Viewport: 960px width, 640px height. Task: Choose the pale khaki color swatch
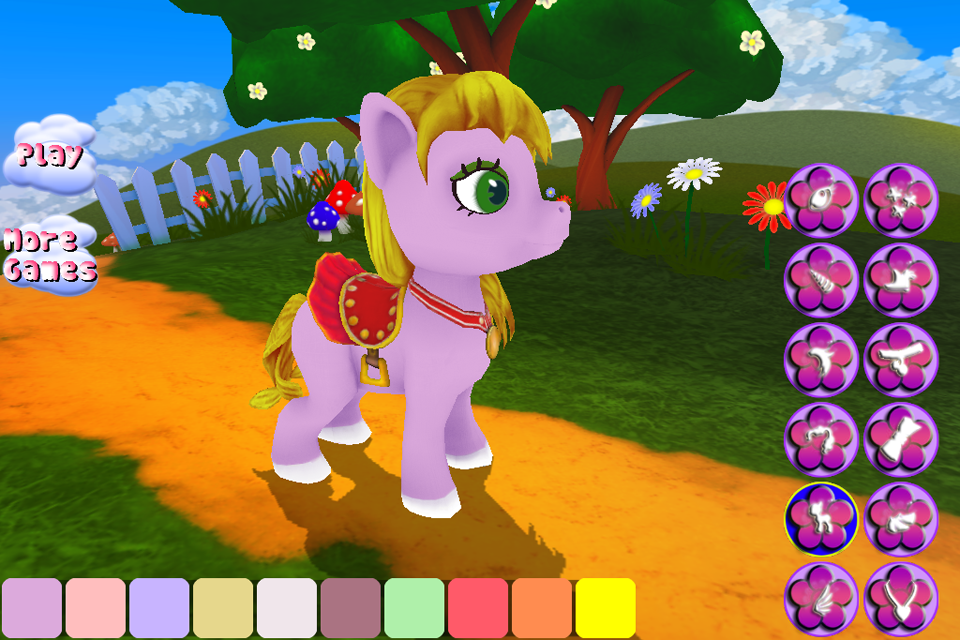tap(224, 608)
